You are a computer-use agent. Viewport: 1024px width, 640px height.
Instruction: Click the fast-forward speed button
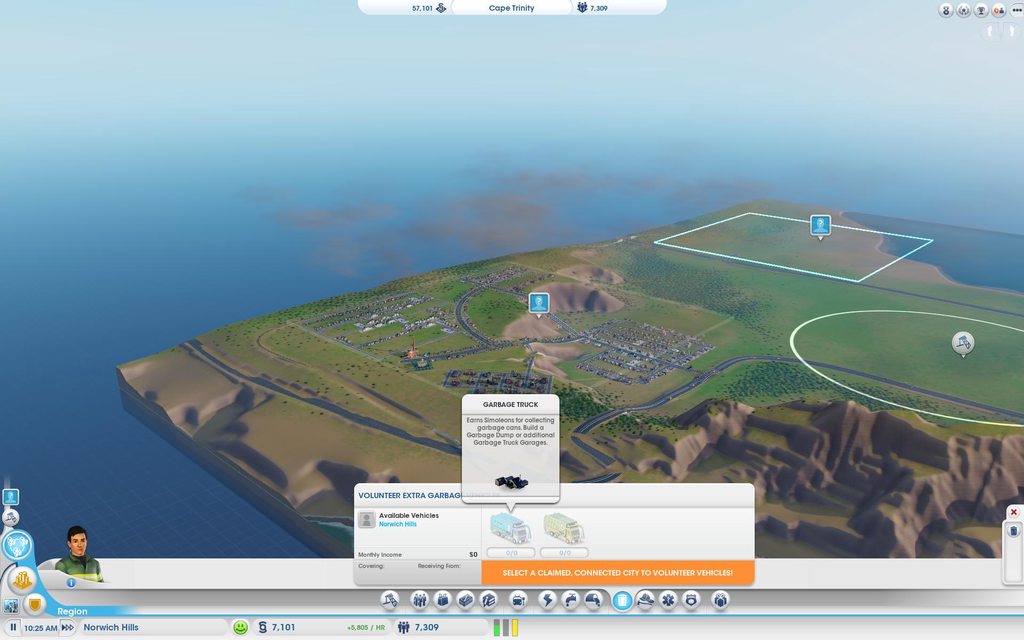tap(68, 628)
